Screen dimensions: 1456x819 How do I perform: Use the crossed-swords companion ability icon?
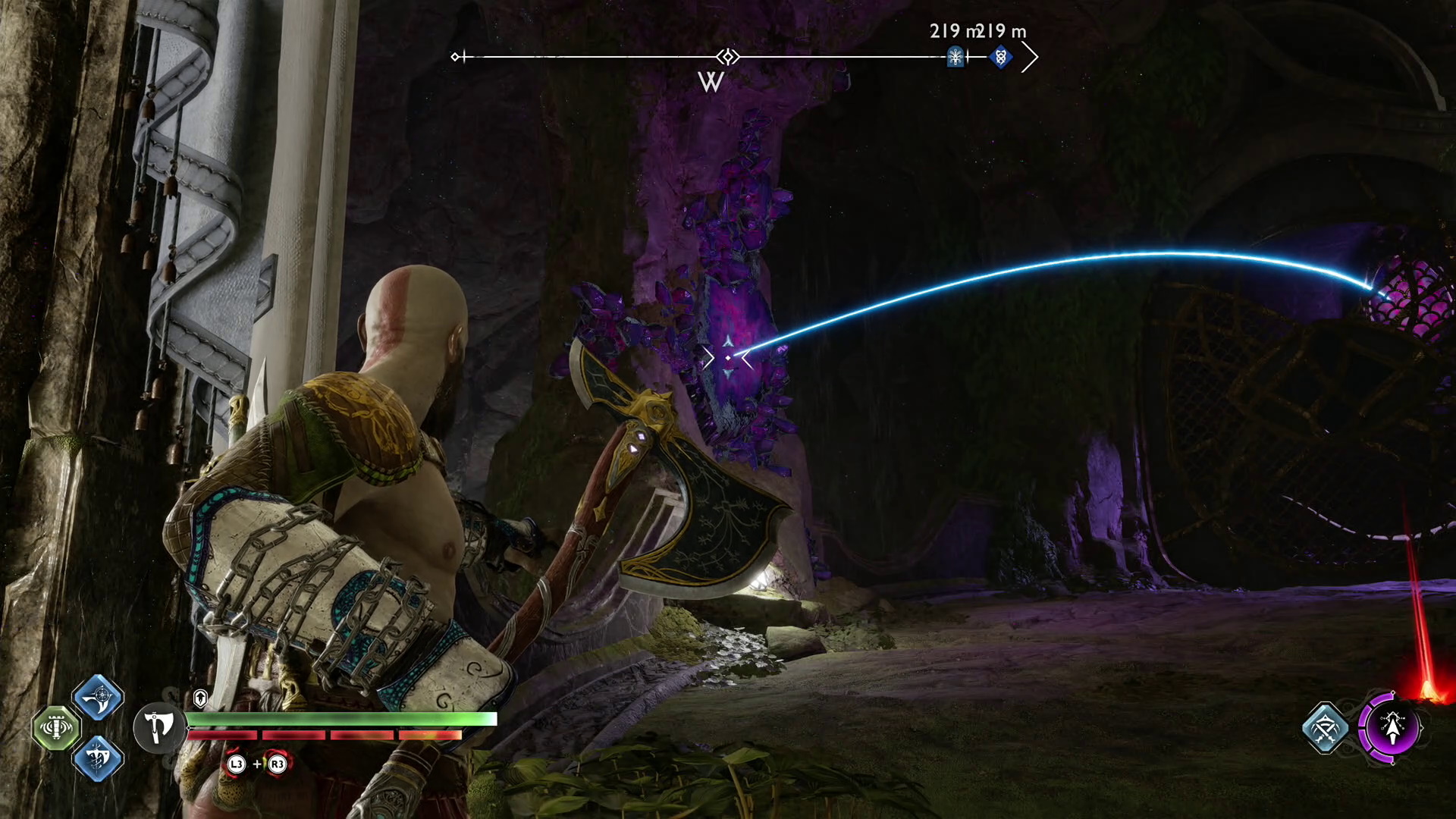(x=1325, y=727)
